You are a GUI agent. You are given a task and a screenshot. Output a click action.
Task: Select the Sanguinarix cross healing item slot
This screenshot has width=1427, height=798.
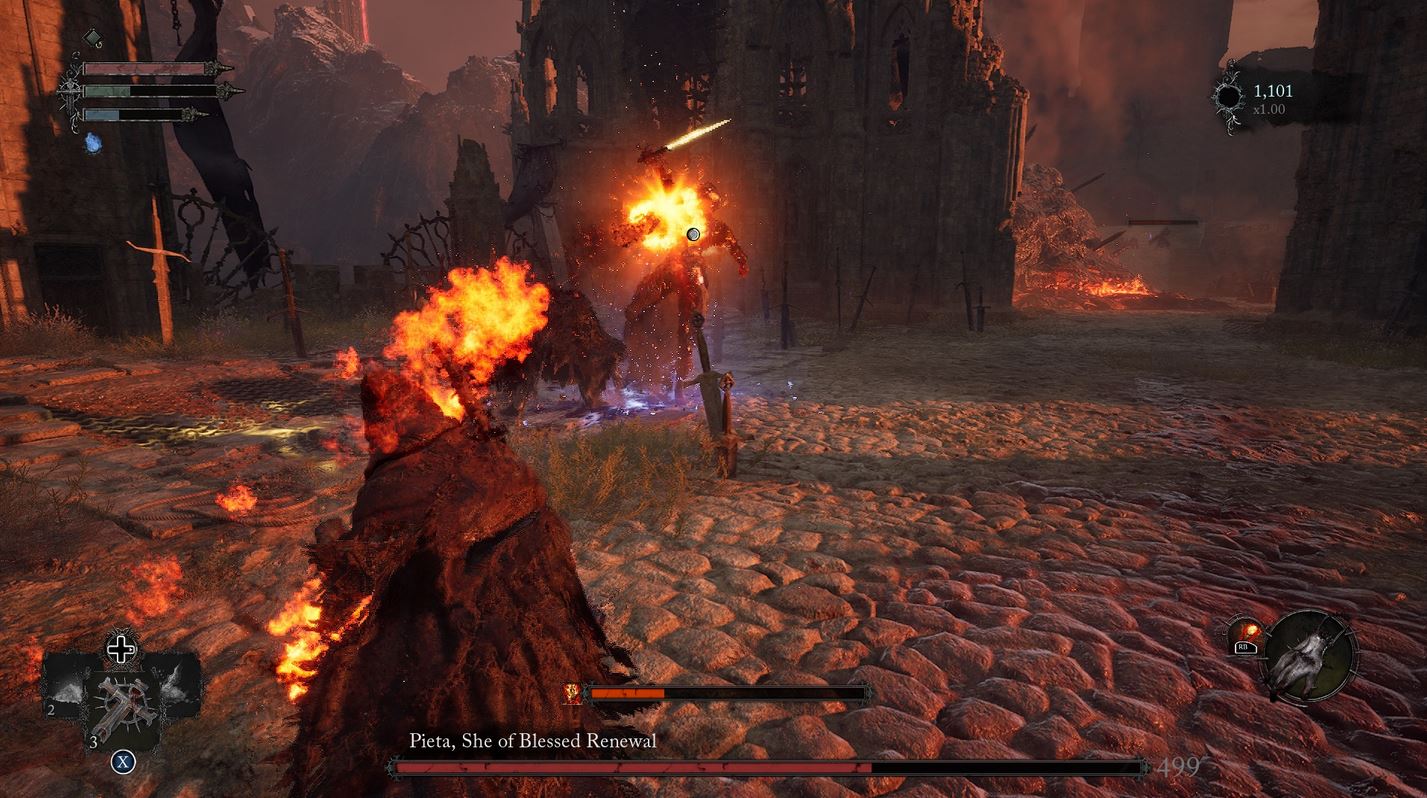point(121,707)
